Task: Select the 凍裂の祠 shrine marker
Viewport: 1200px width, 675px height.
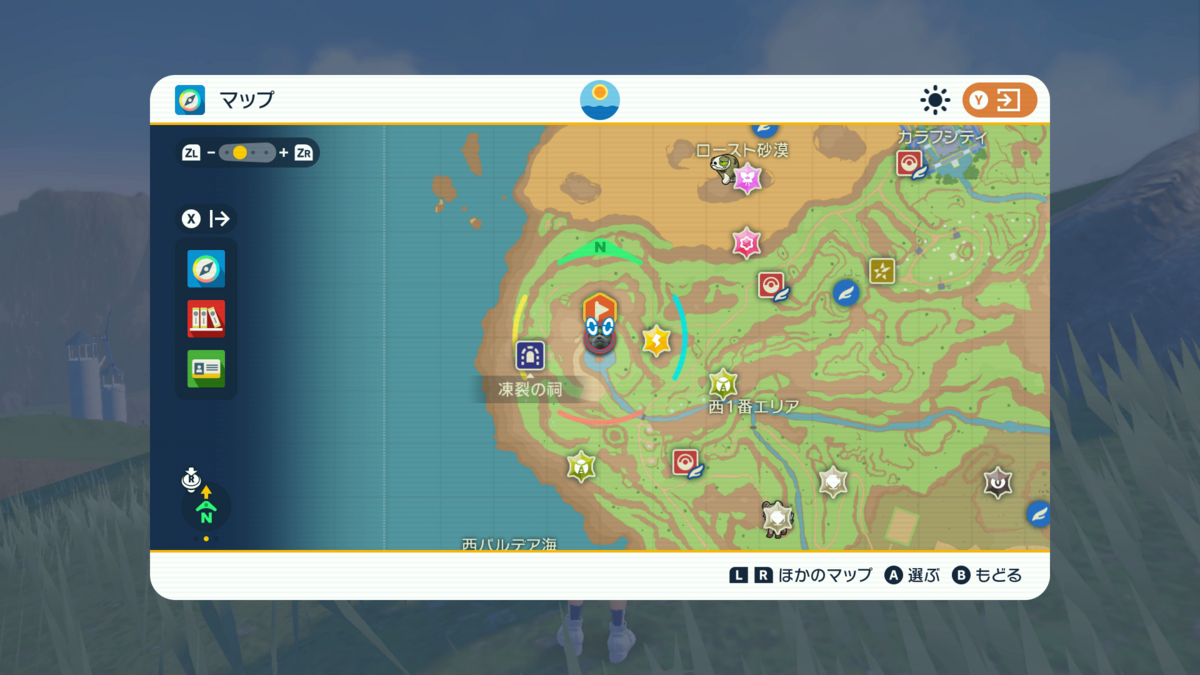Action: pyautogui.click(x=530, y=355)
